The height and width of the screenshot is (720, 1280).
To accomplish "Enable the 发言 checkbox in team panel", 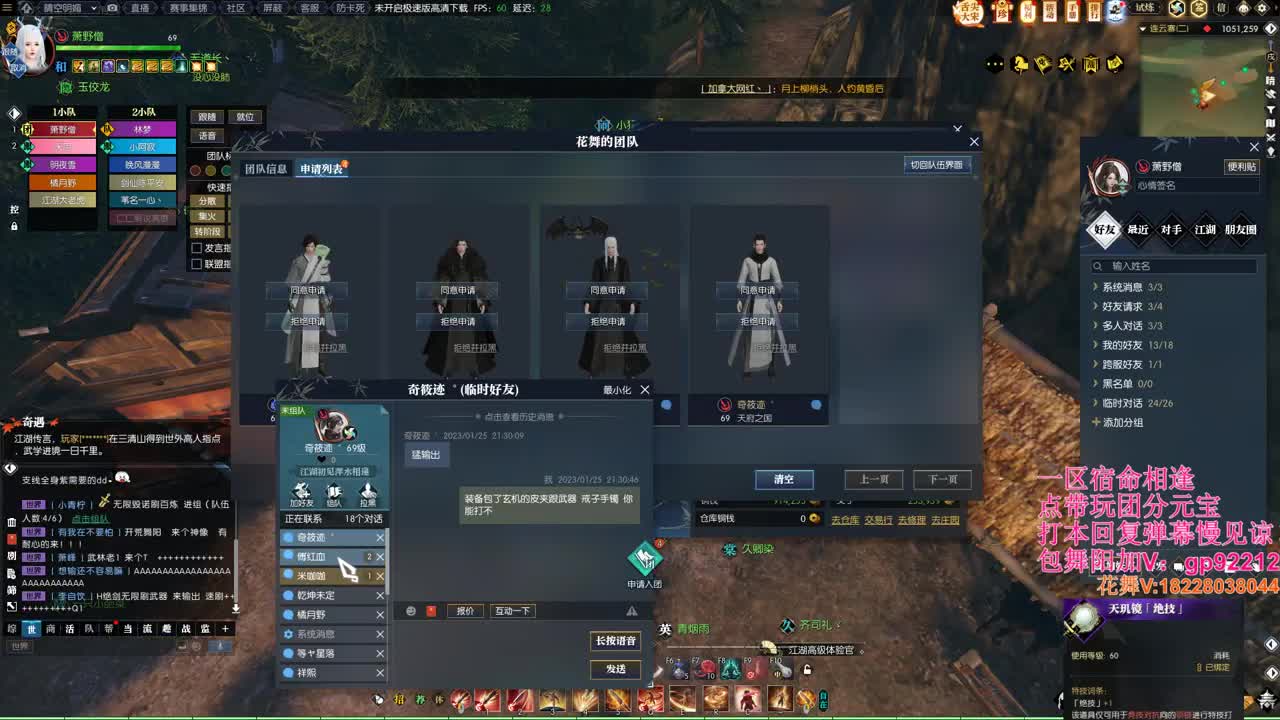I will coord(196,249).
